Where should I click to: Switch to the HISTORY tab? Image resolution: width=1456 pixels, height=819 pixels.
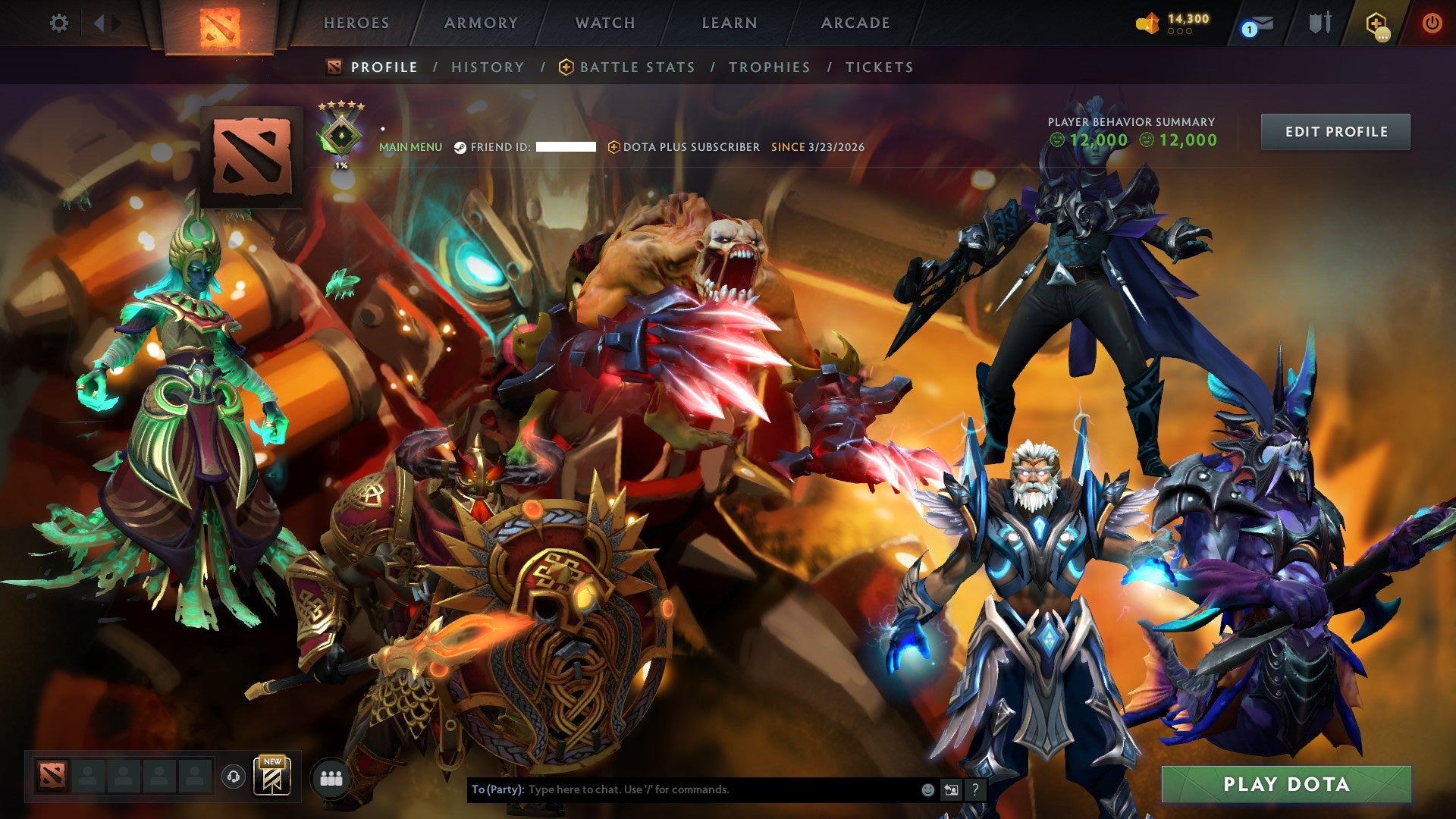point(487,67)
